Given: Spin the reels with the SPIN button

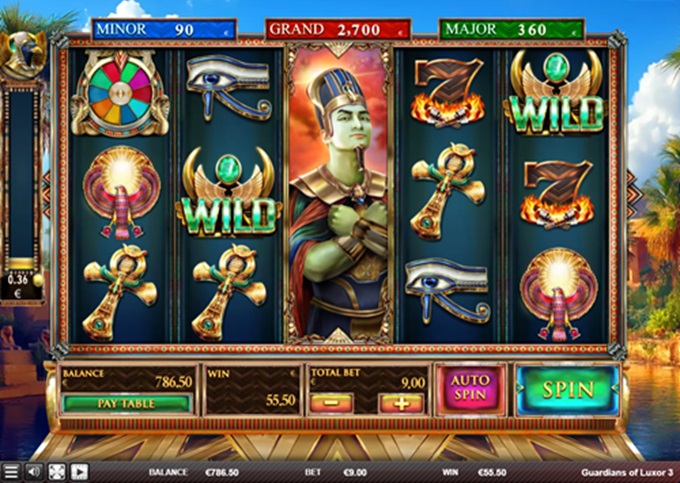Looking at the screenshot, I should click(567, 389).
